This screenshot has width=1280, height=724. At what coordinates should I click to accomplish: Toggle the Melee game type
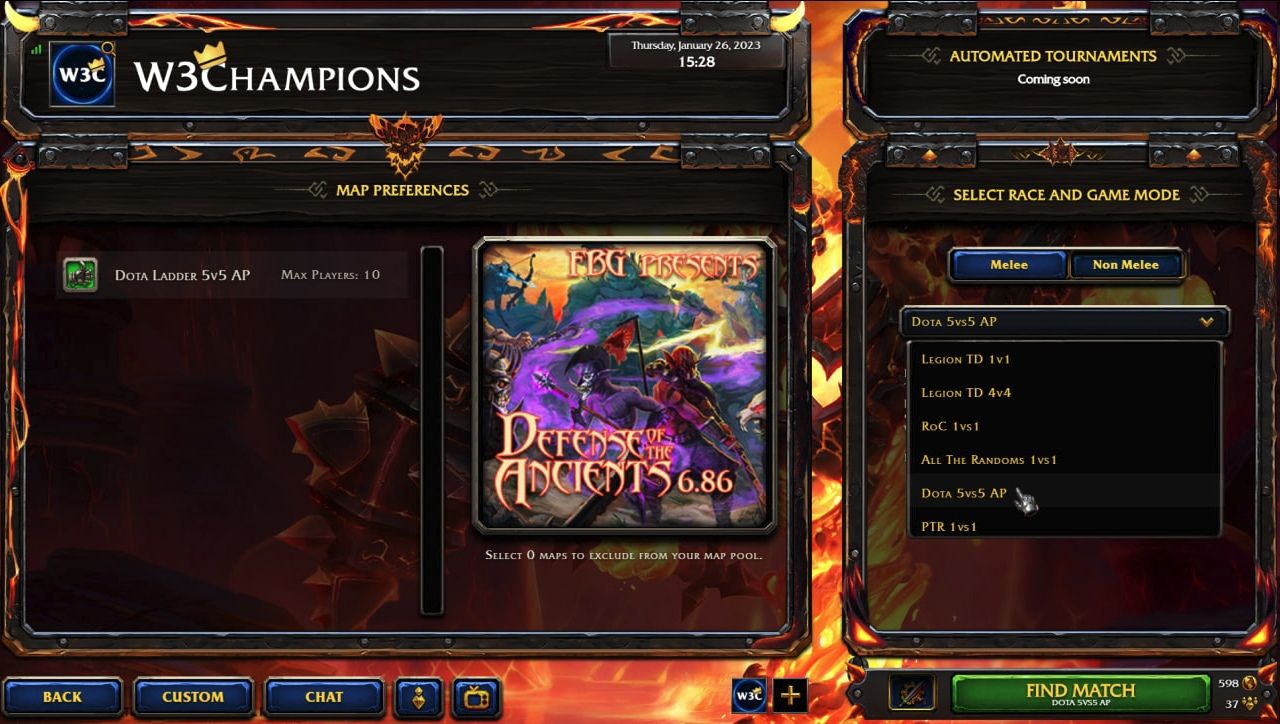pyautogui.click(x=1009, y=265)
